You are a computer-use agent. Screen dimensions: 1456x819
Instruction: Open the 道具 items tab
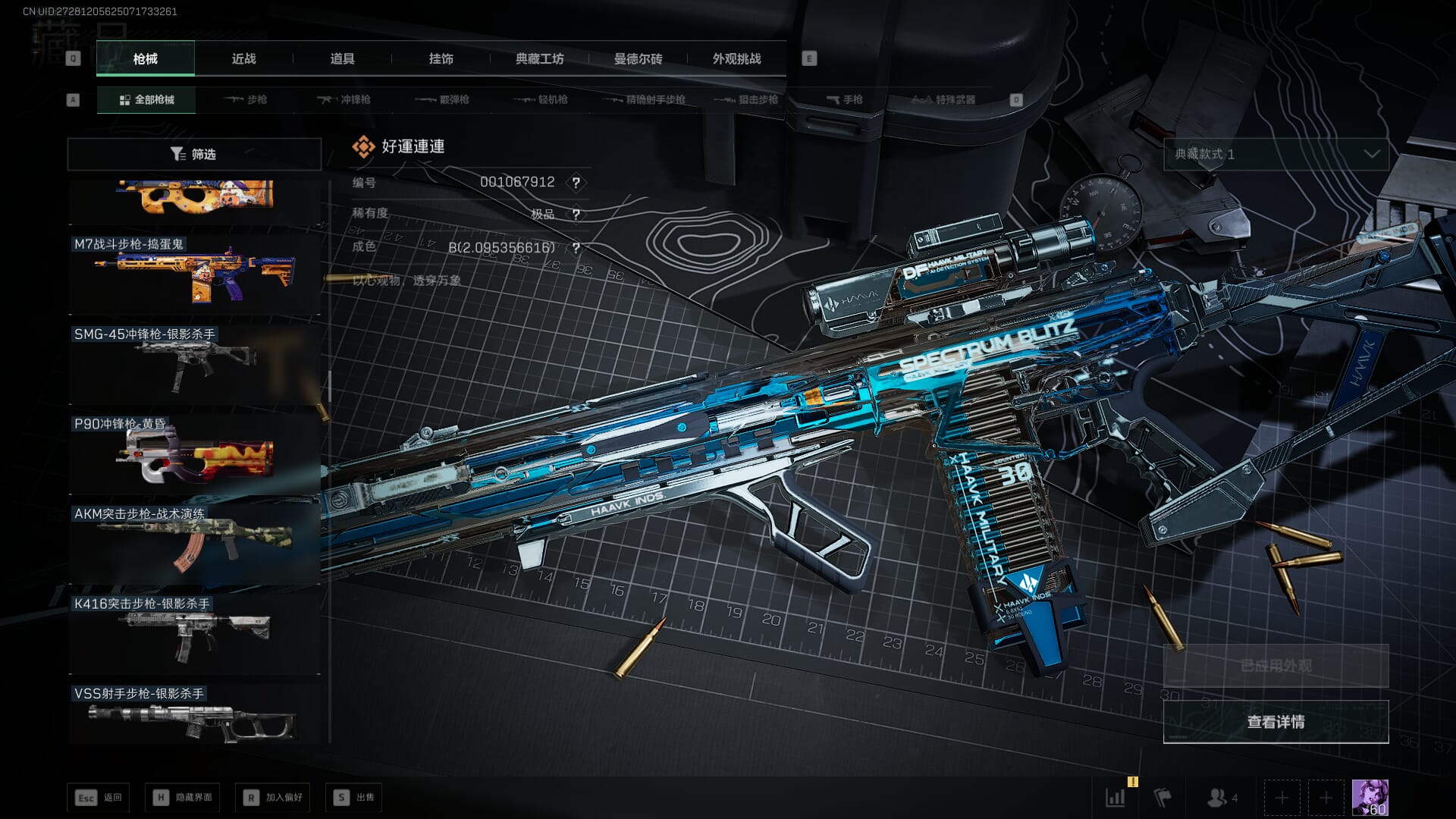(342, 58)
